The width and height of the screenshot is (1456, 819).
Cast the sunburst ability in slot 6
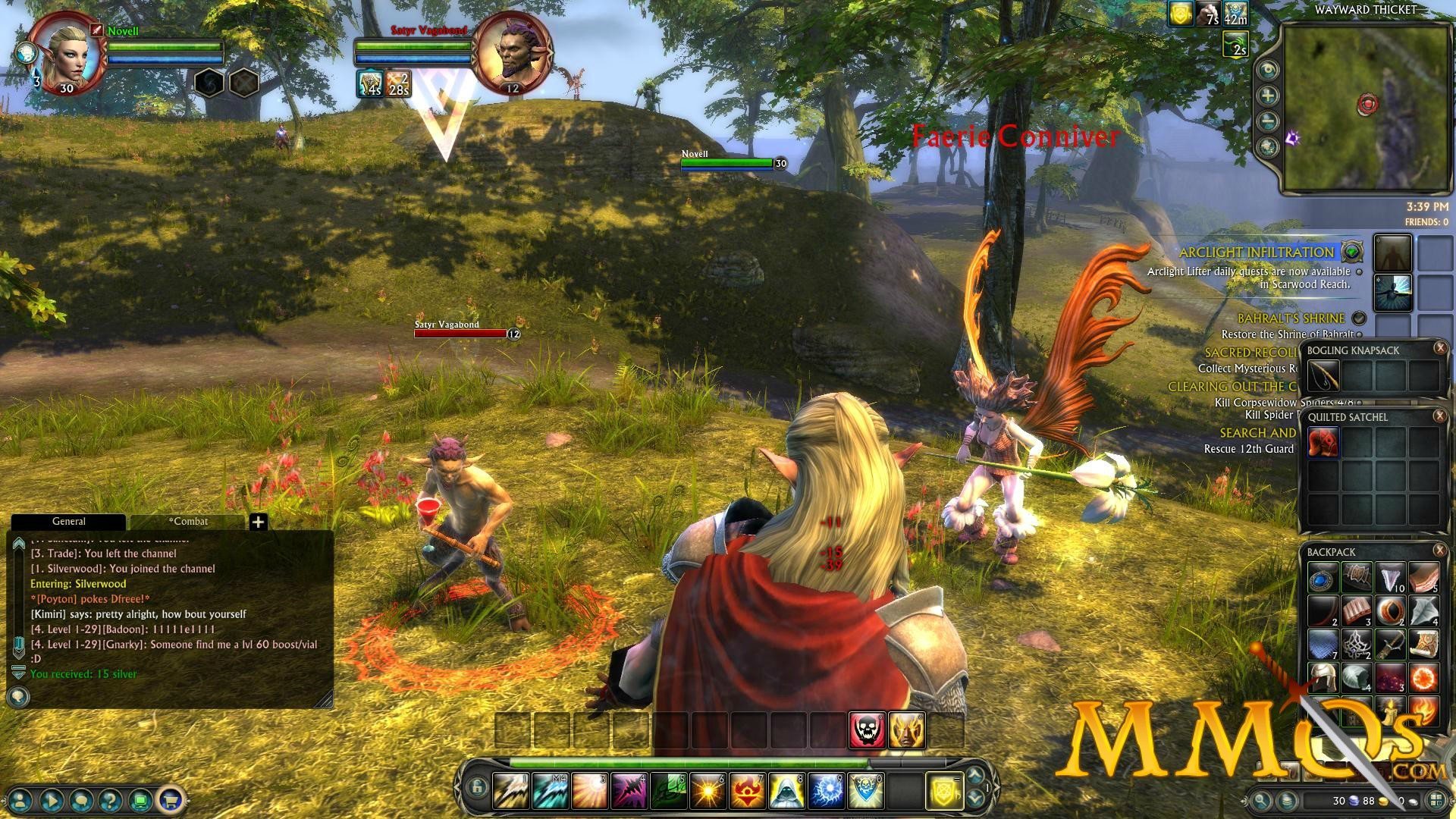point(708,791)
